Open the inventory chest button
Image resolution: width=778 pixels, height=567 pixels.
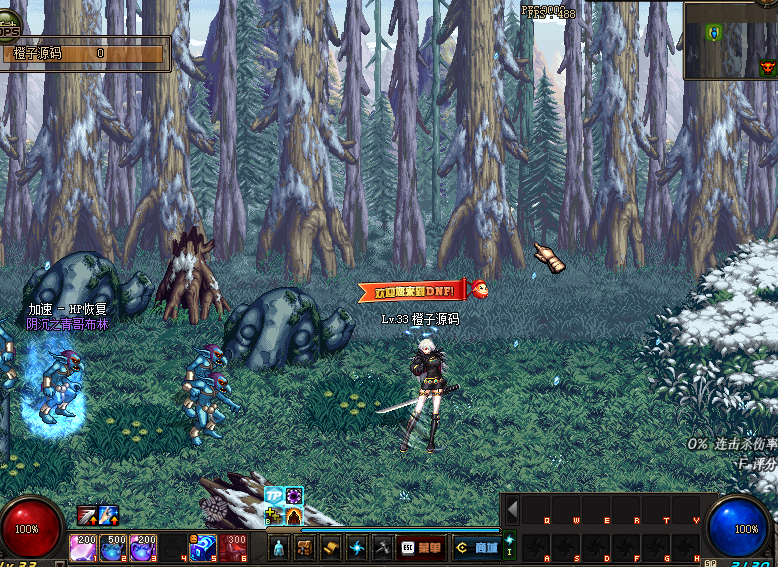(x=305, y=548)
